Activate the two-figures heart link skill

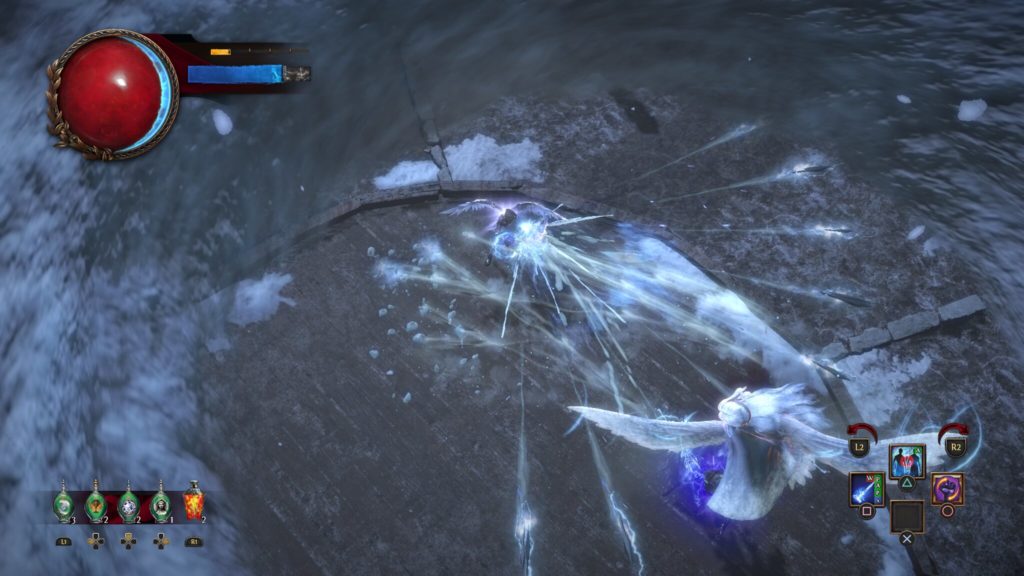[907, 462]
